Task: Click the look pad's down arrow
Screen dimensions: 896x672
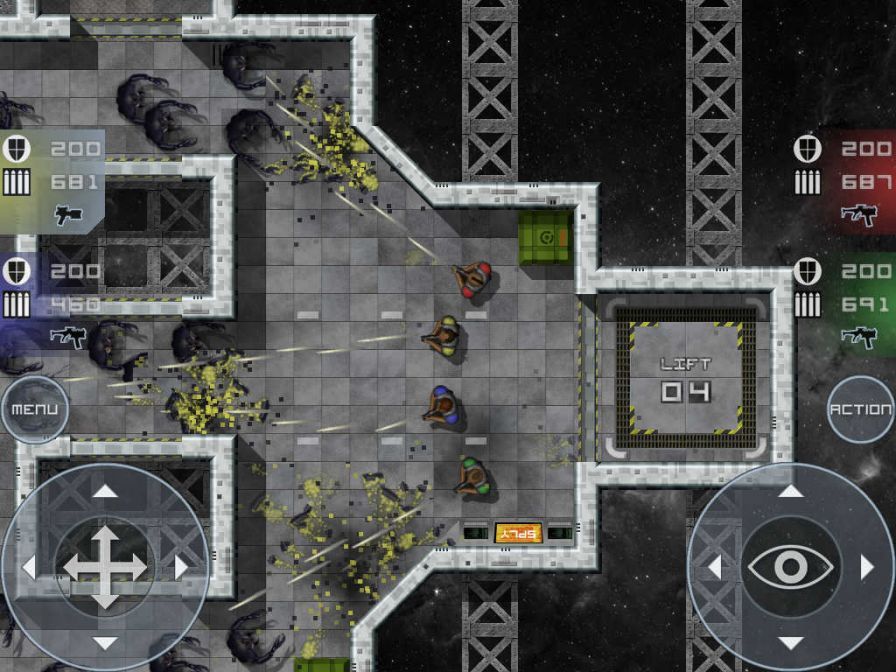Action: (790, 643)
